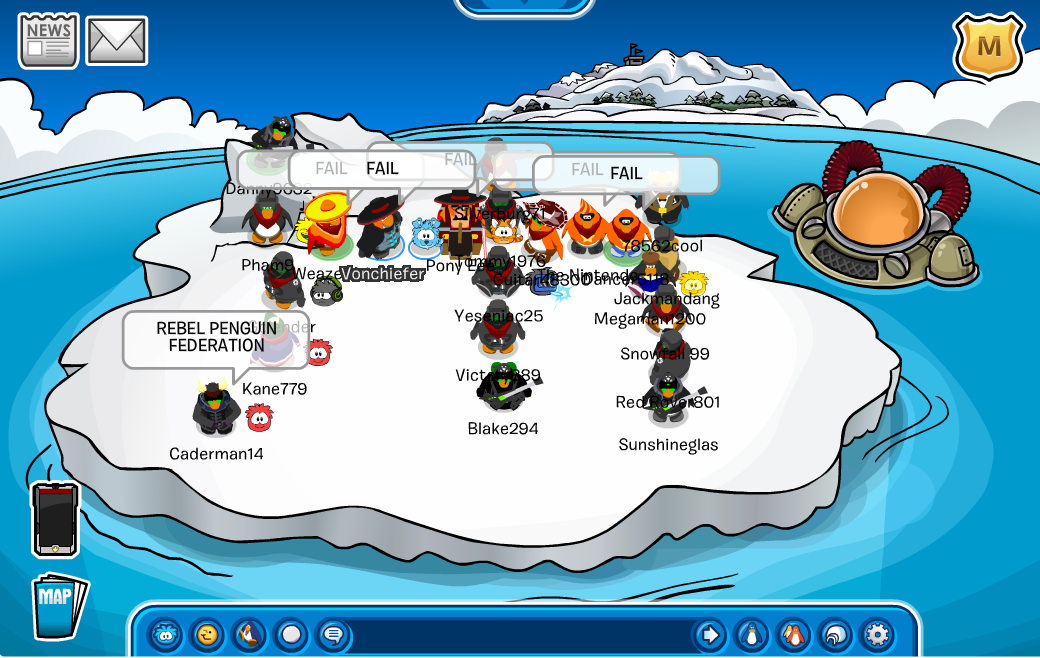This screenshot has width=1040, height=658.
Task: View your penguin player card
Action: [751, 634]
